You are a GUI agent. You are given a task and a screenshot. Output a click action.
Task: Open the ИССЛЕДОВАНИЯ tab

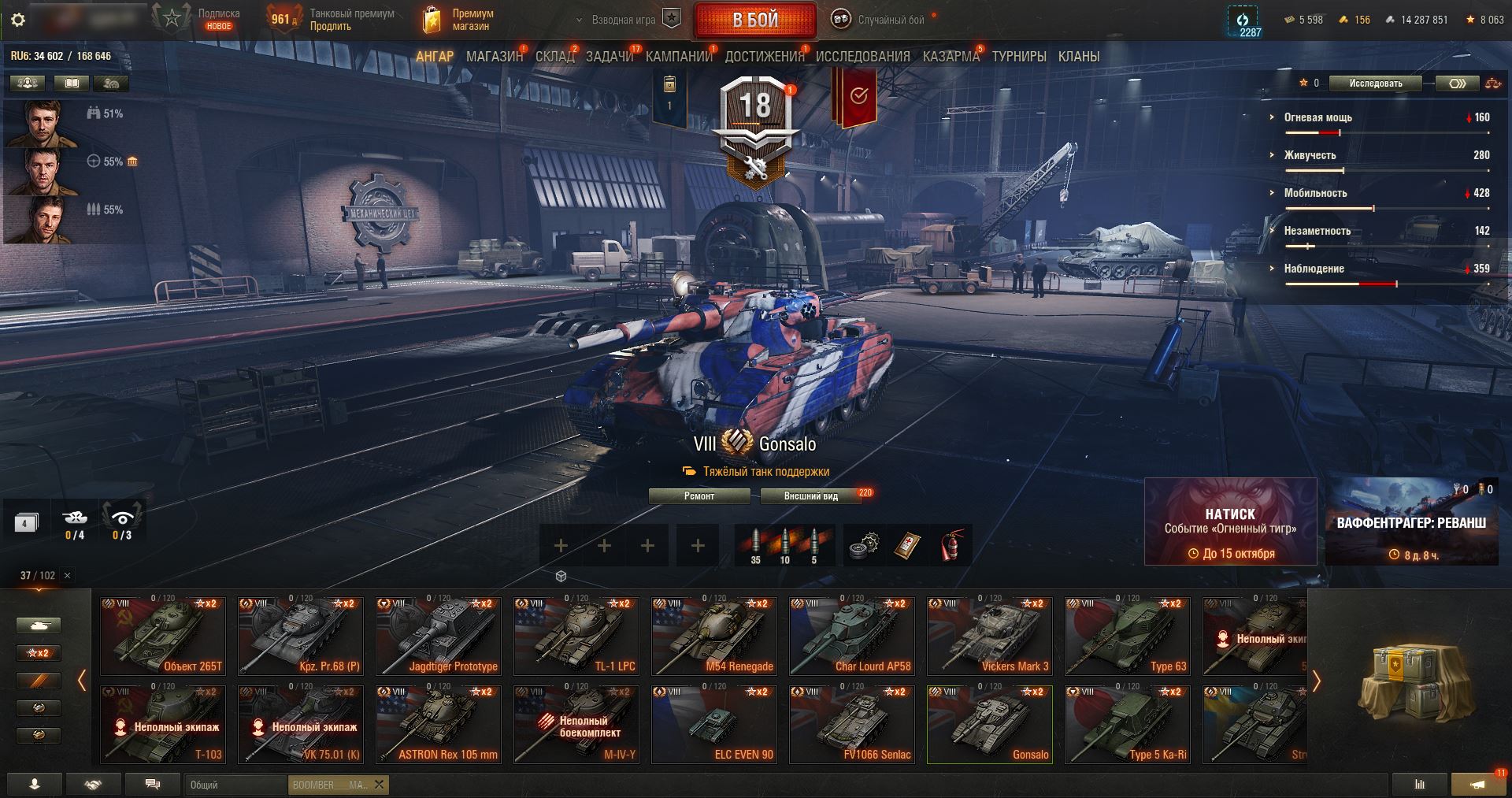tap(862, 57)
